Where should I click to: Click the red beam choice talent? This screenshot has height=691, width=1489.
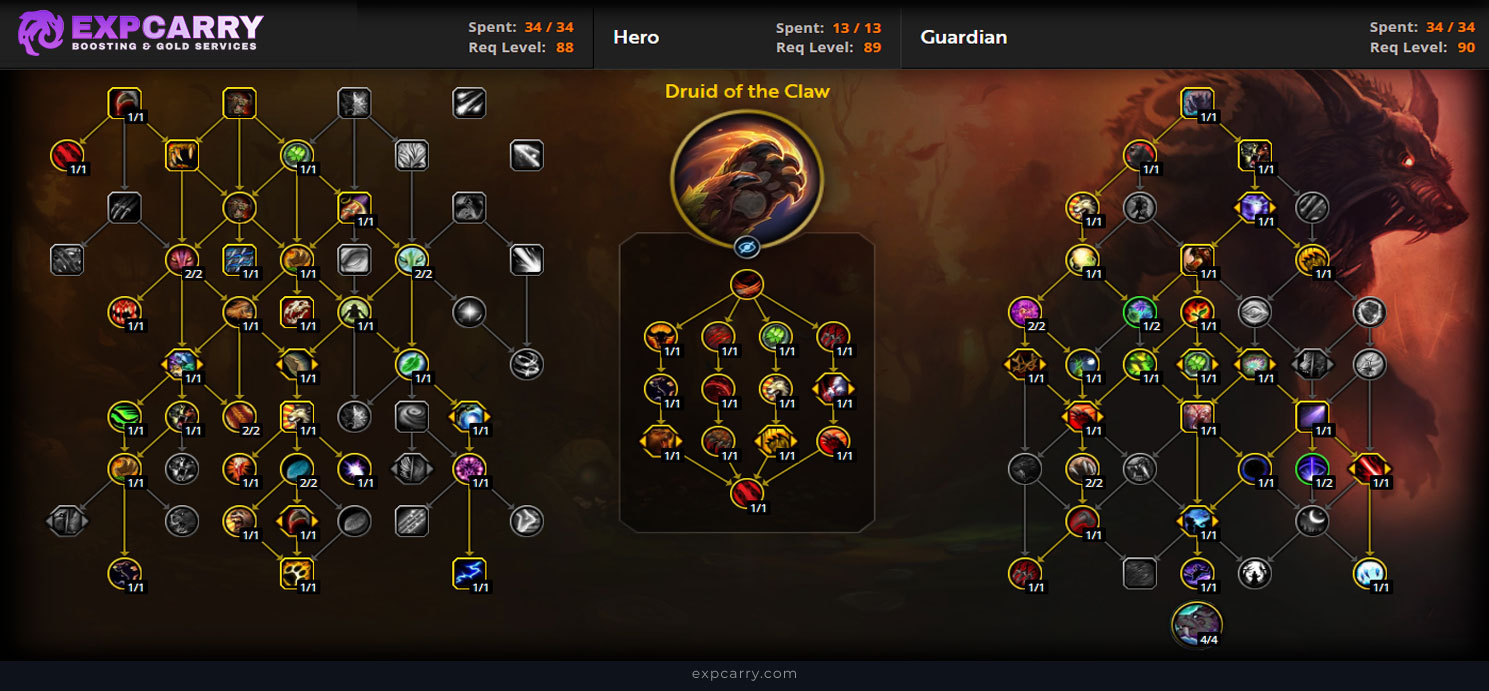coord(1369,468)
